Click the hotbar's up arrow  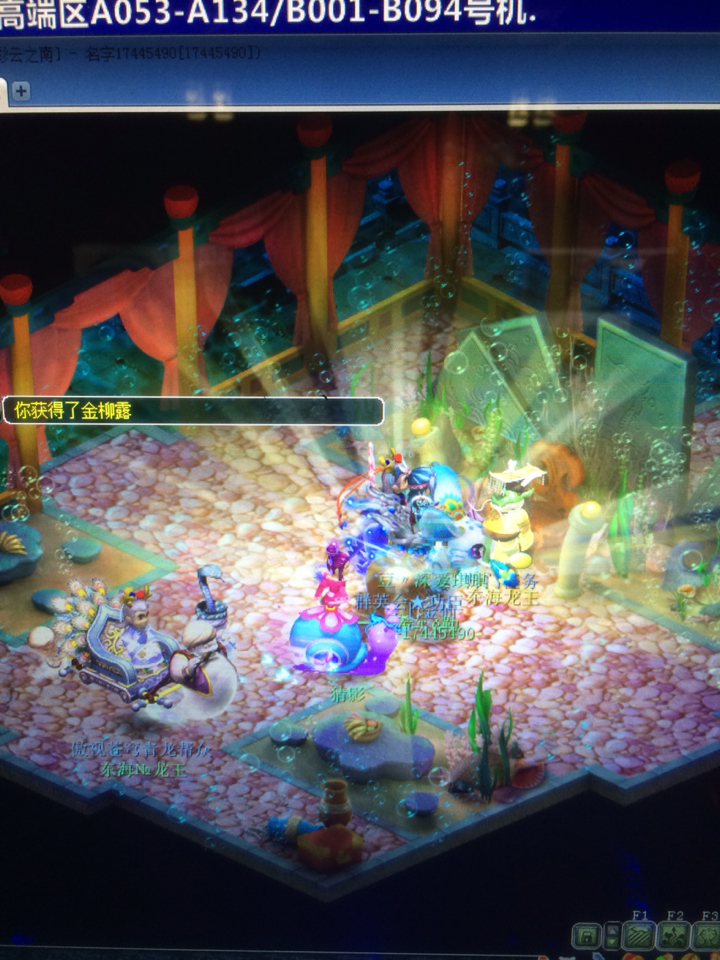(x=612, y=929)
